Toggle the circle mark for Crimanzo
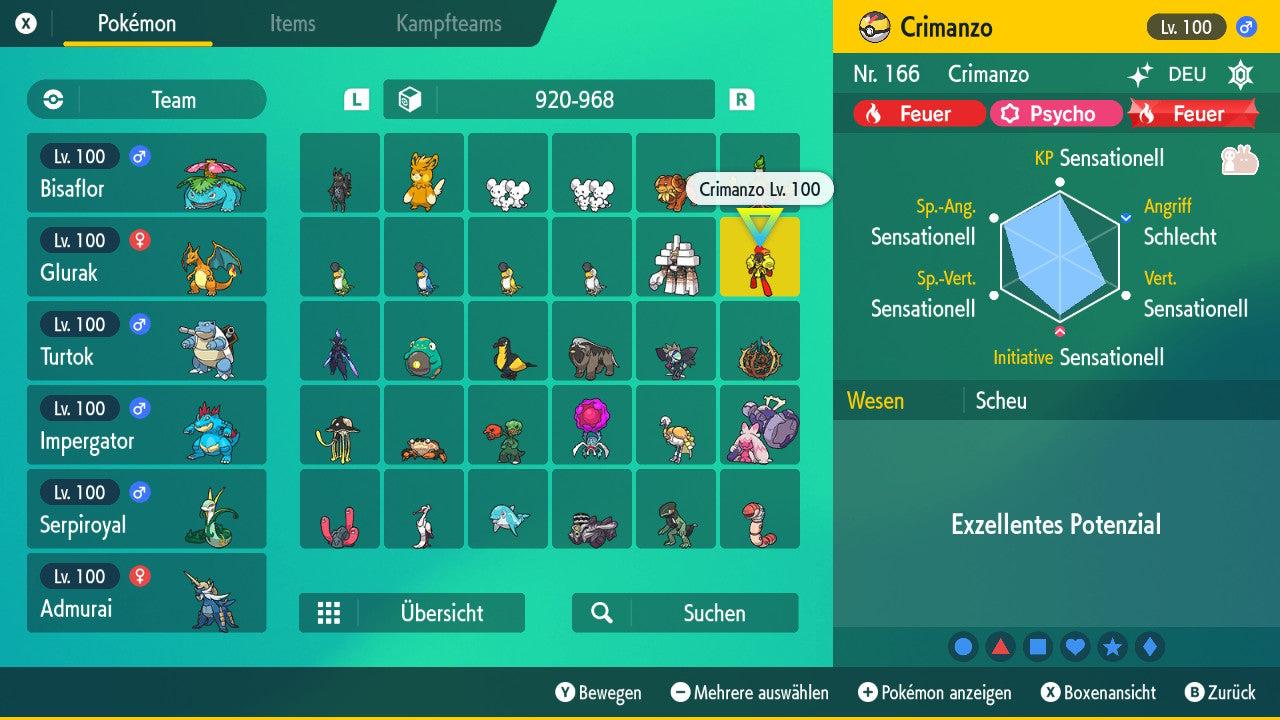1280x720 pixels. pos(963,646)
